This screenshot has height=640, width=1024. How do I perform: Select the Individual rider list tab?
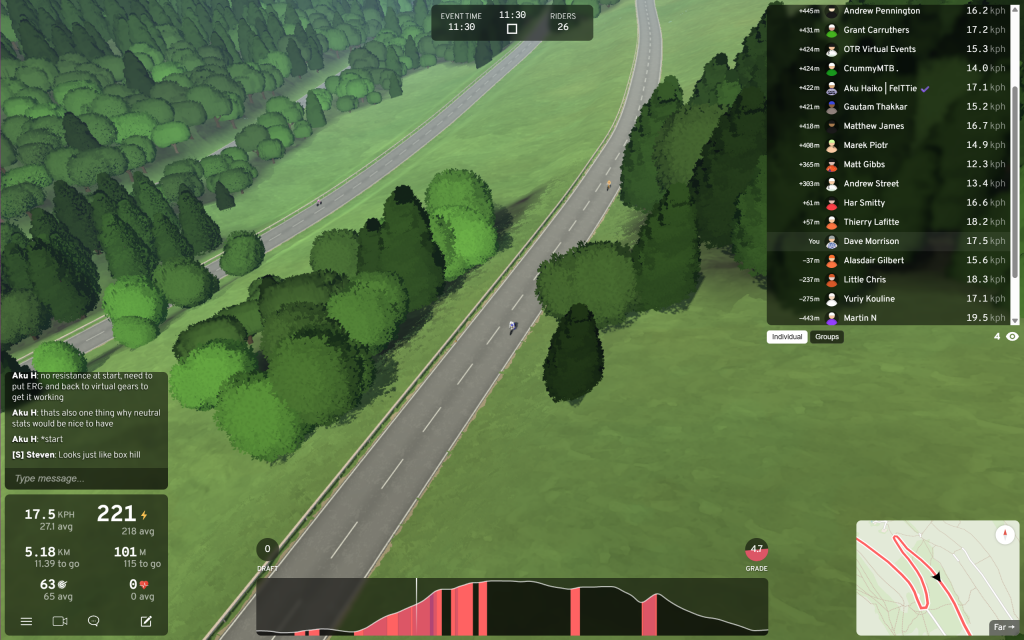[x=787, y=337]
